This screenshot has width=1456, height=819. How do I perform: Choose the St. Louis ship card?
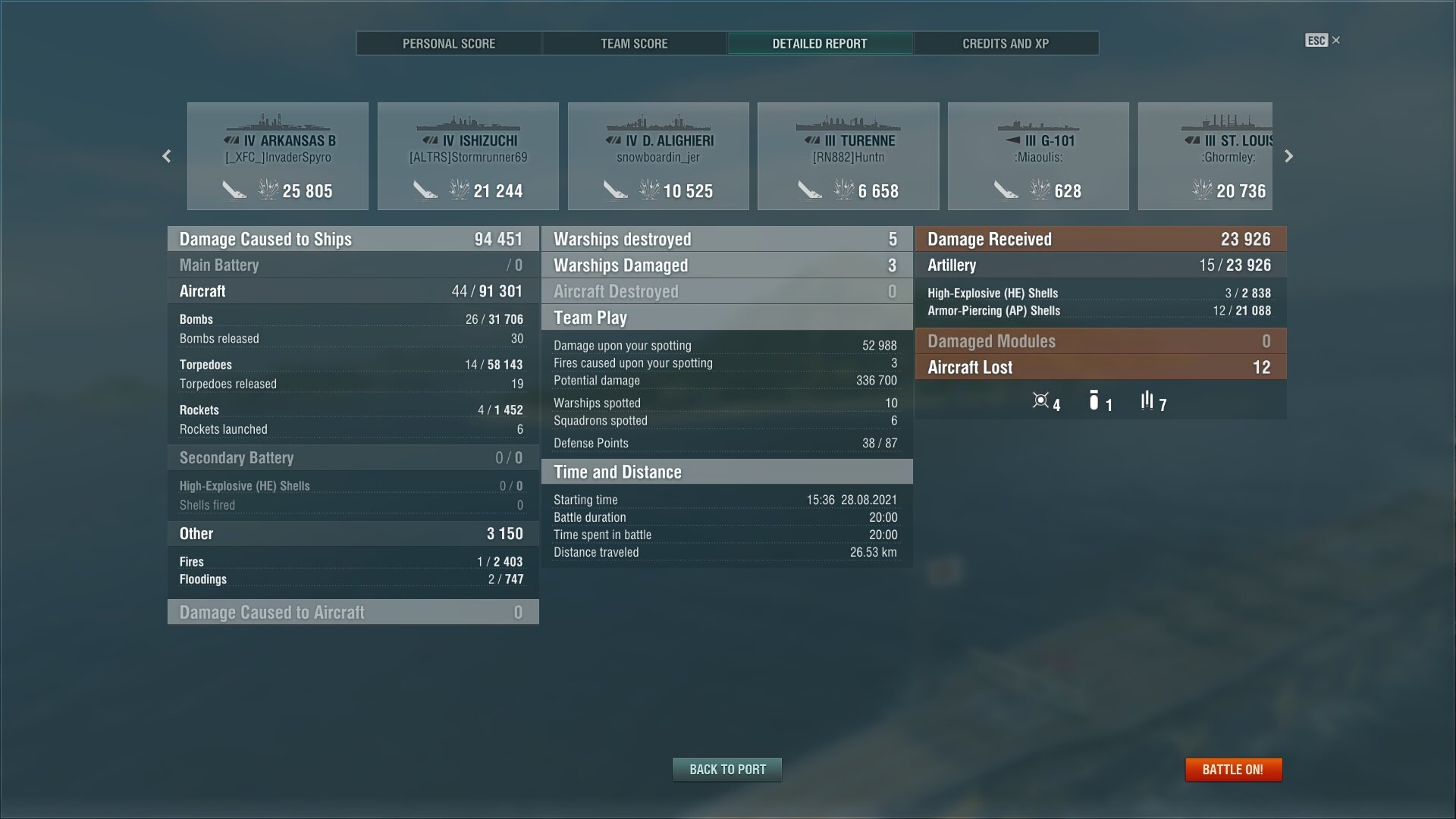(x=1206, y=156)
